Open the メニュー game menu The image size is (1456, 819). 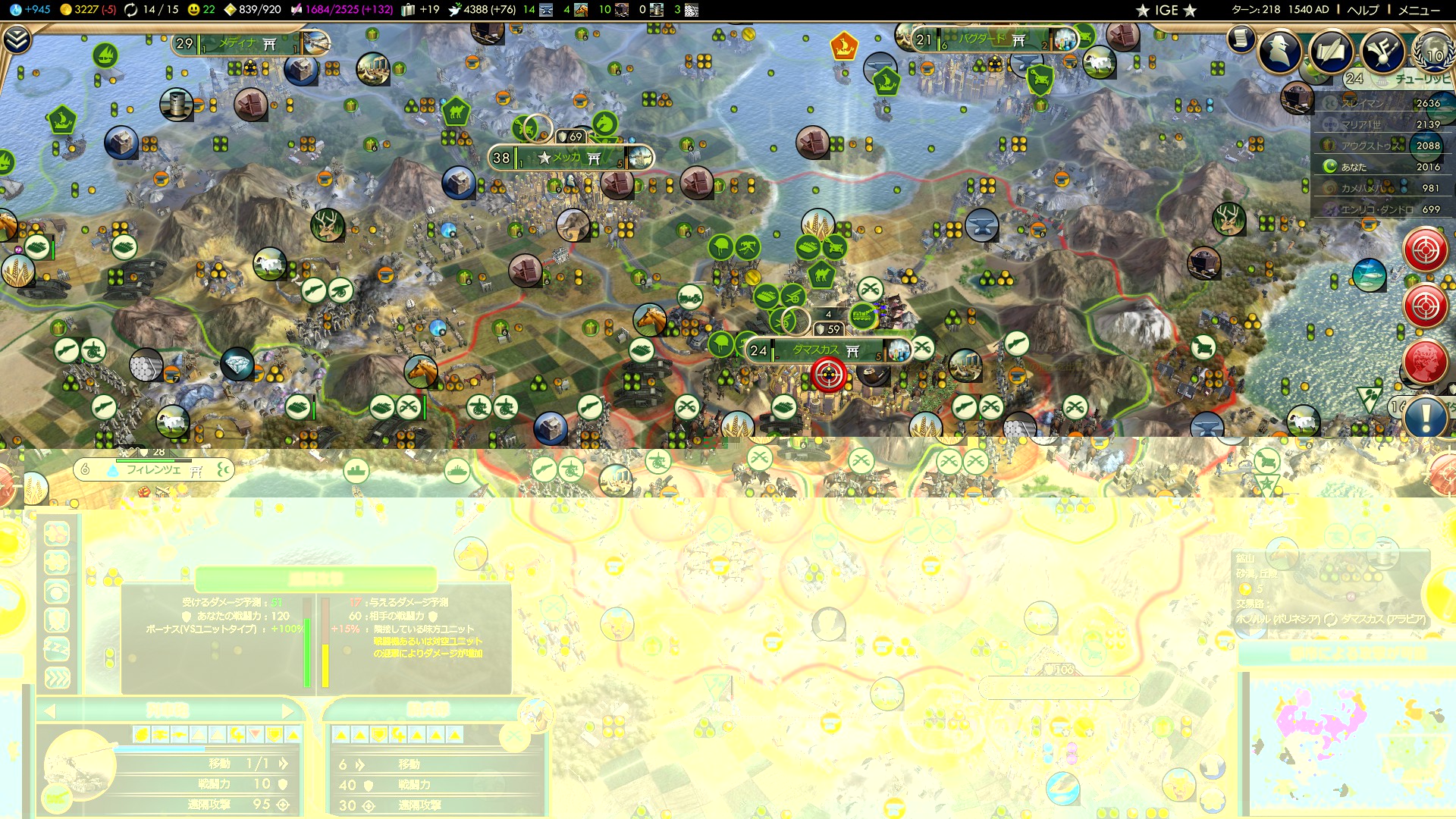pyautogui.click(x=1418, y=10)
